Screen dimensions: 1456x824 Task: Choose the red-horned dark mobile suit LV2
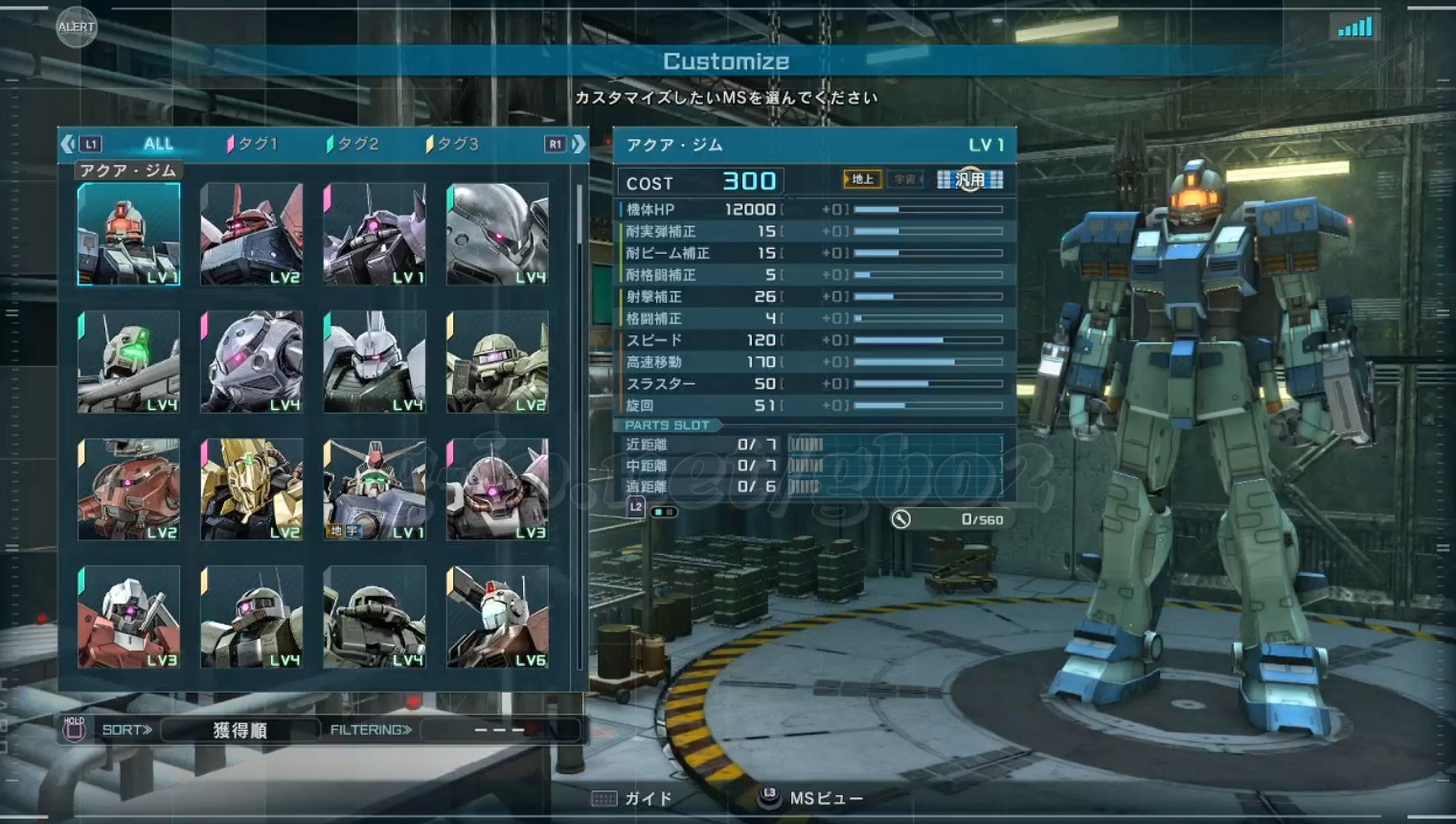tap(252, 235)
